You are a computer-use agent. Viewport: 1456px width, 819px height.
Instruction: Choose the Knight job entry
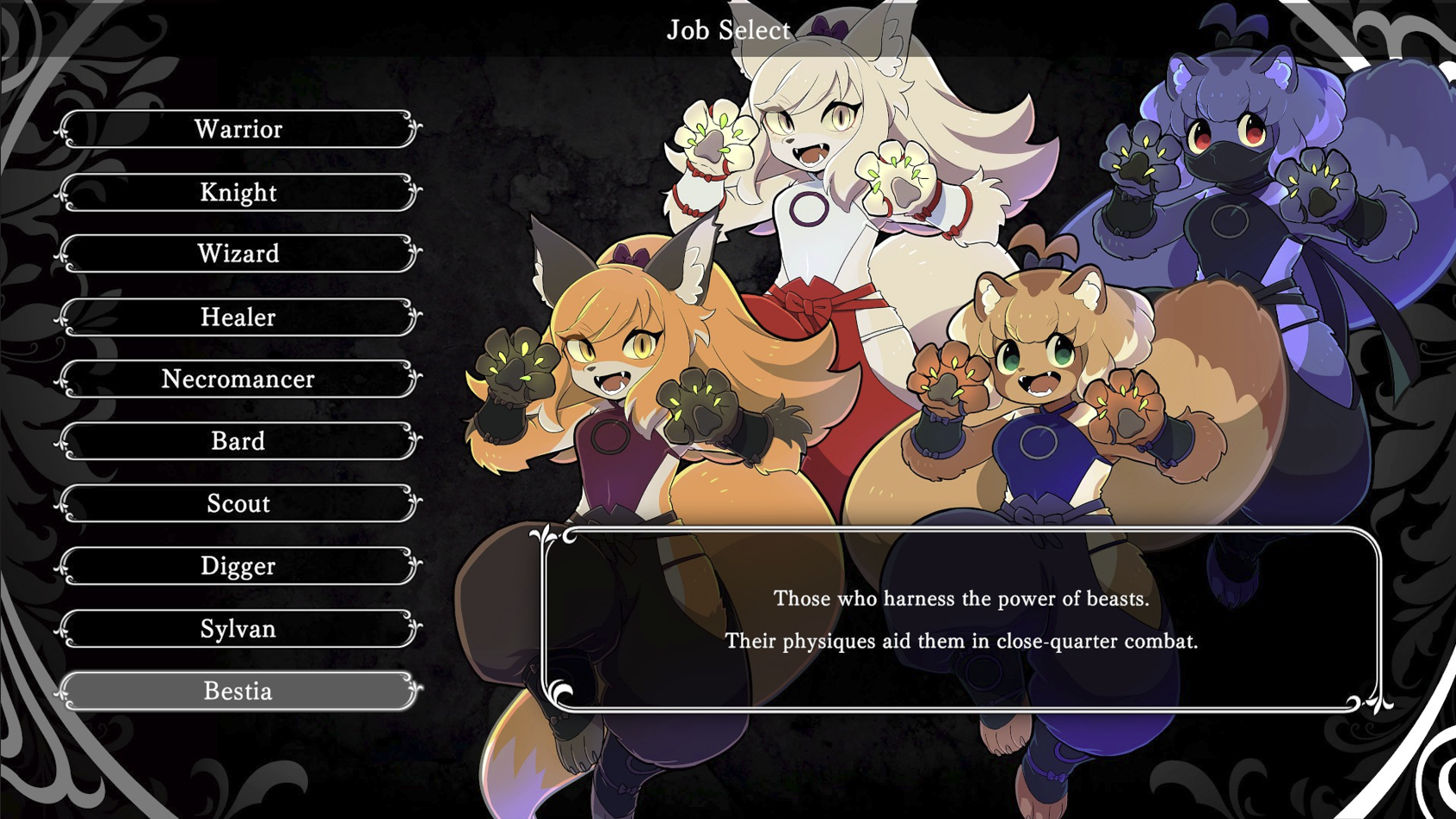coord(238,192)
